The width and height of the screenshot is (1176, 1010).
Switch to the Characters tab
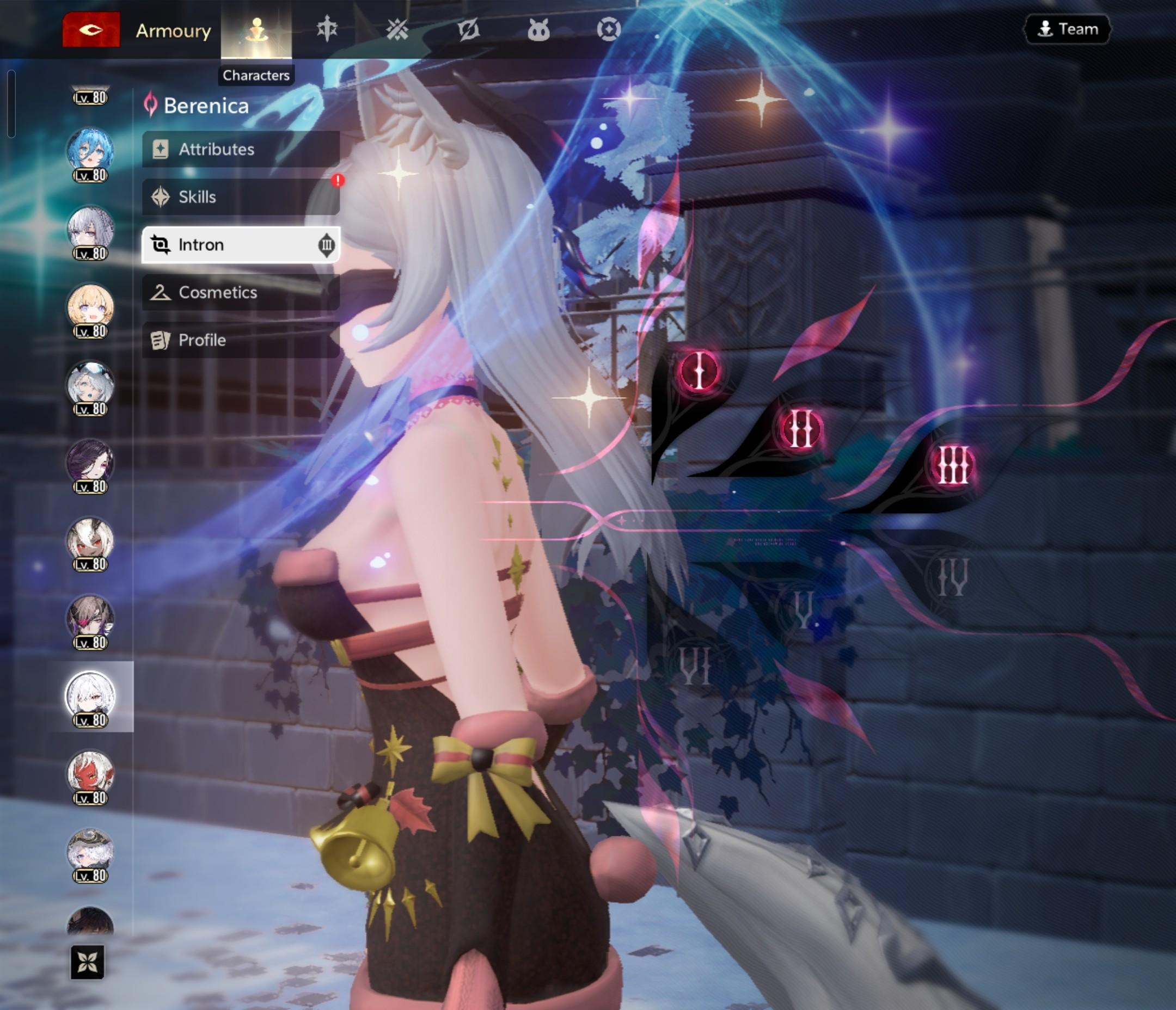(256, 29)
